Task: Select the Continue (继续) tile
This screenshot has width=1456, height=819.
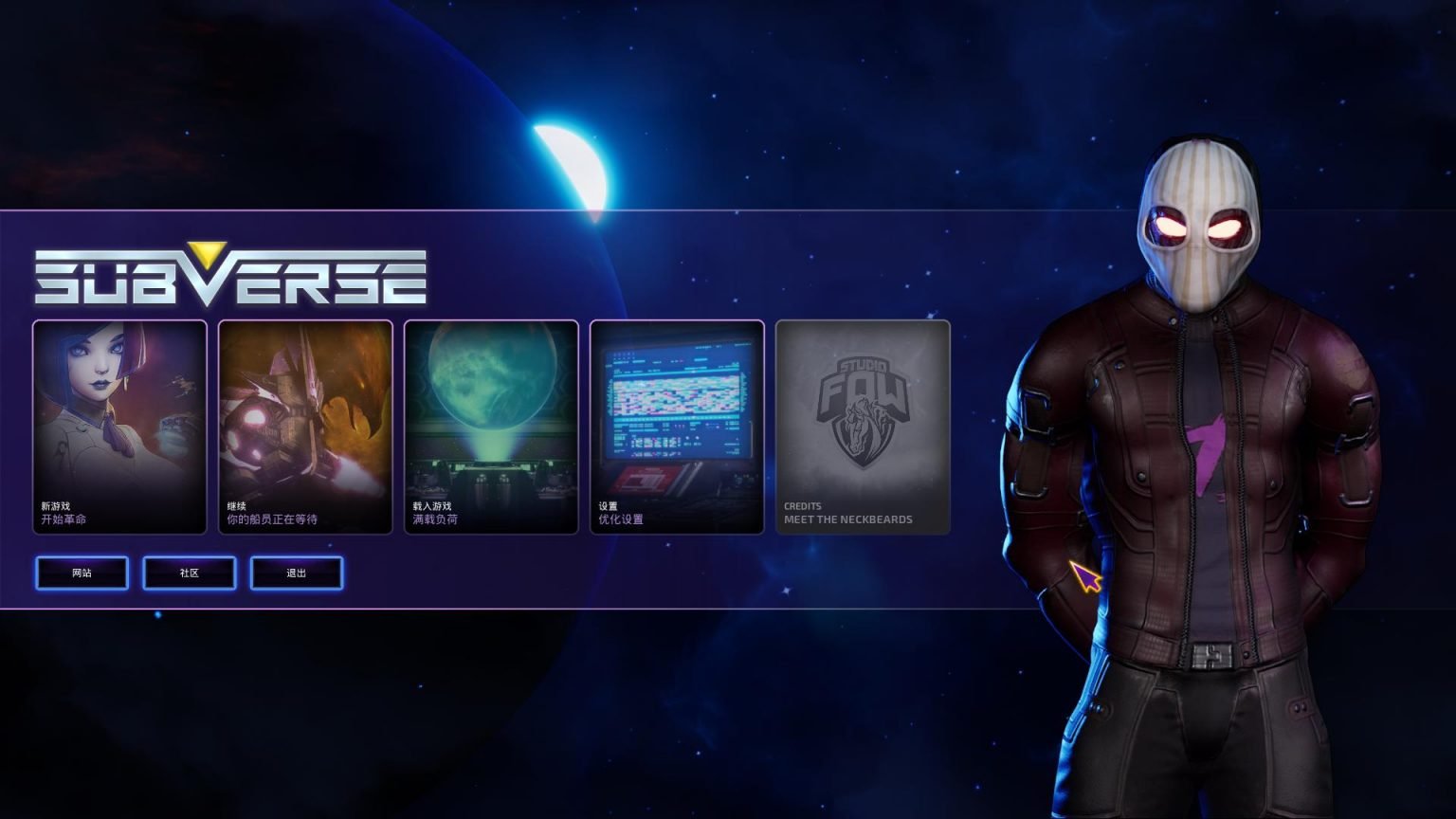Action: coord(305,427)
